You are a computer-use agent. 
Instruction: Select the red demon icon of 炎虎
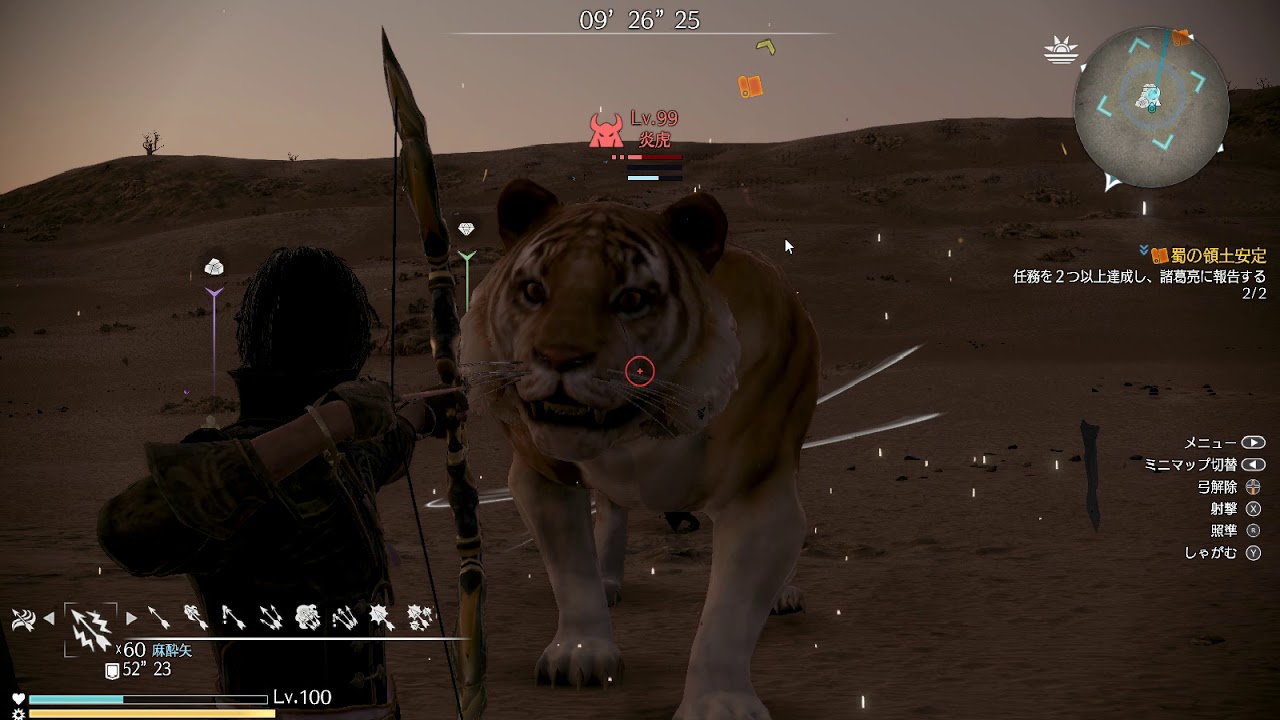click(x=605, y=131)
